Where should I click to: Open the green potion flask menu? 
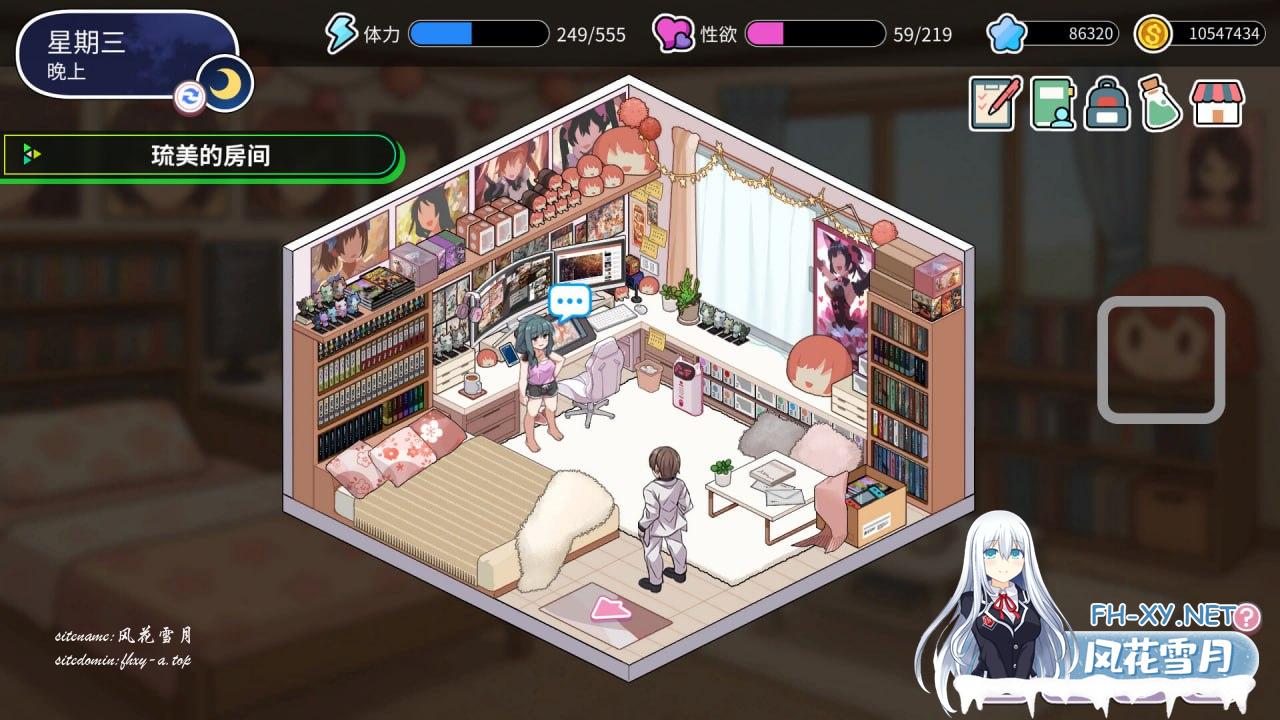[1160, 103]
